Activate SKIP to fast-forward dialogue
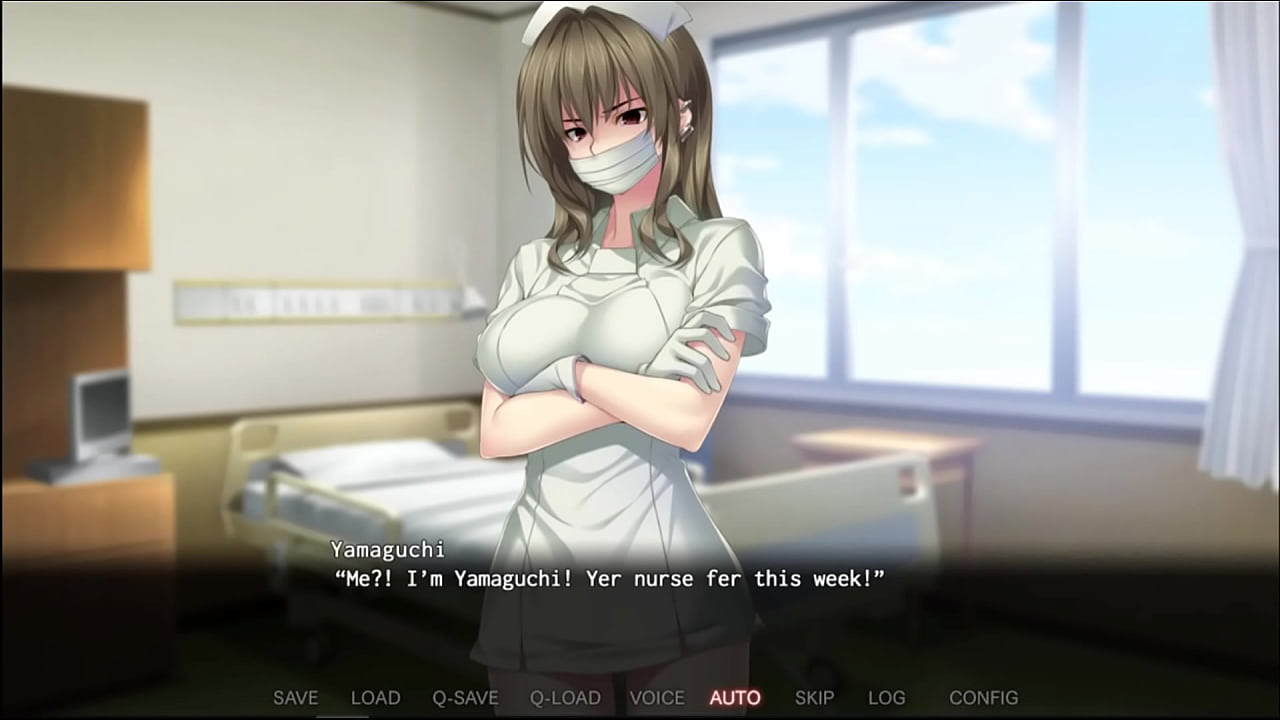 [814, 698]
